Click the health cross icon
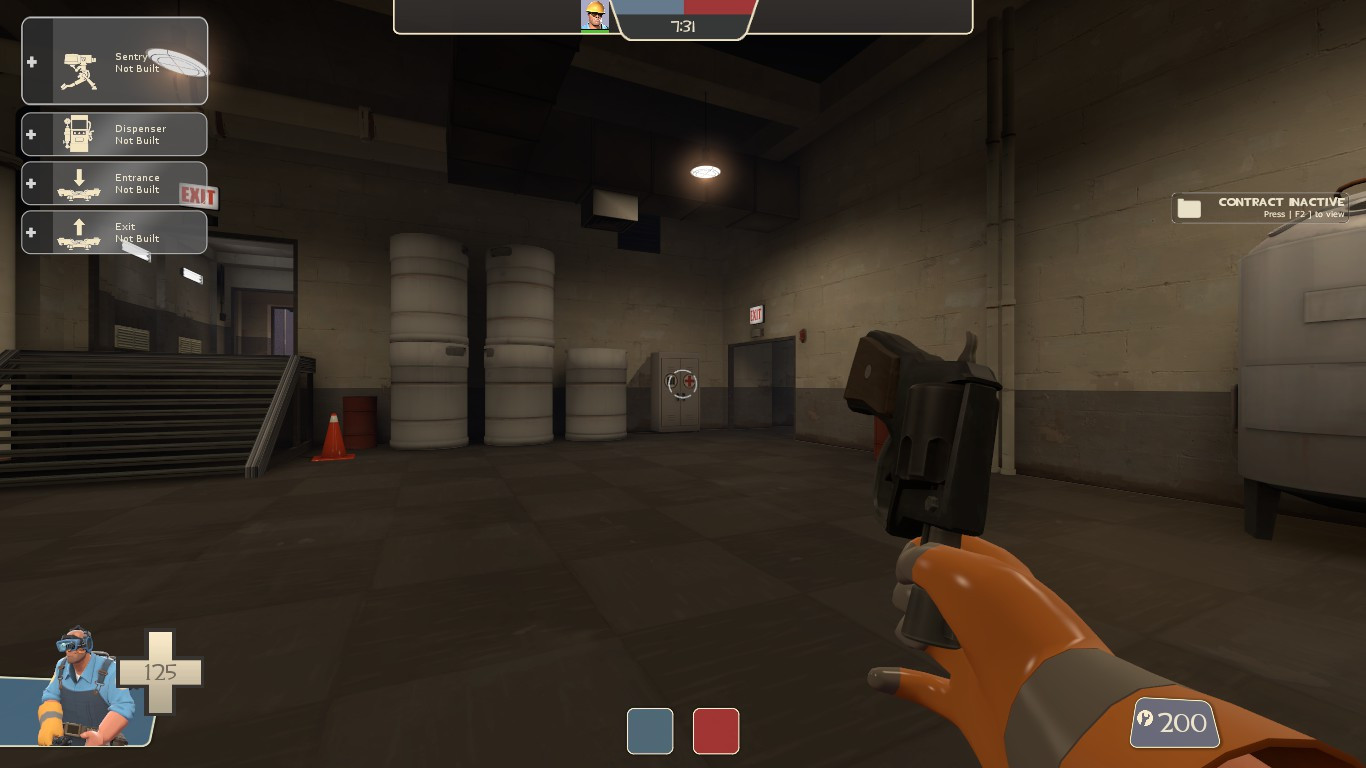1366x768 pixels. [x=160, y=673]
